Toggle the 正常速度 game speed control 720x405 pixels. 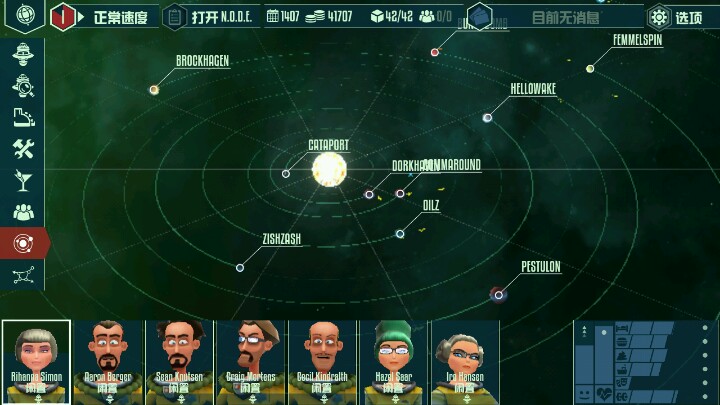point(104,17)
